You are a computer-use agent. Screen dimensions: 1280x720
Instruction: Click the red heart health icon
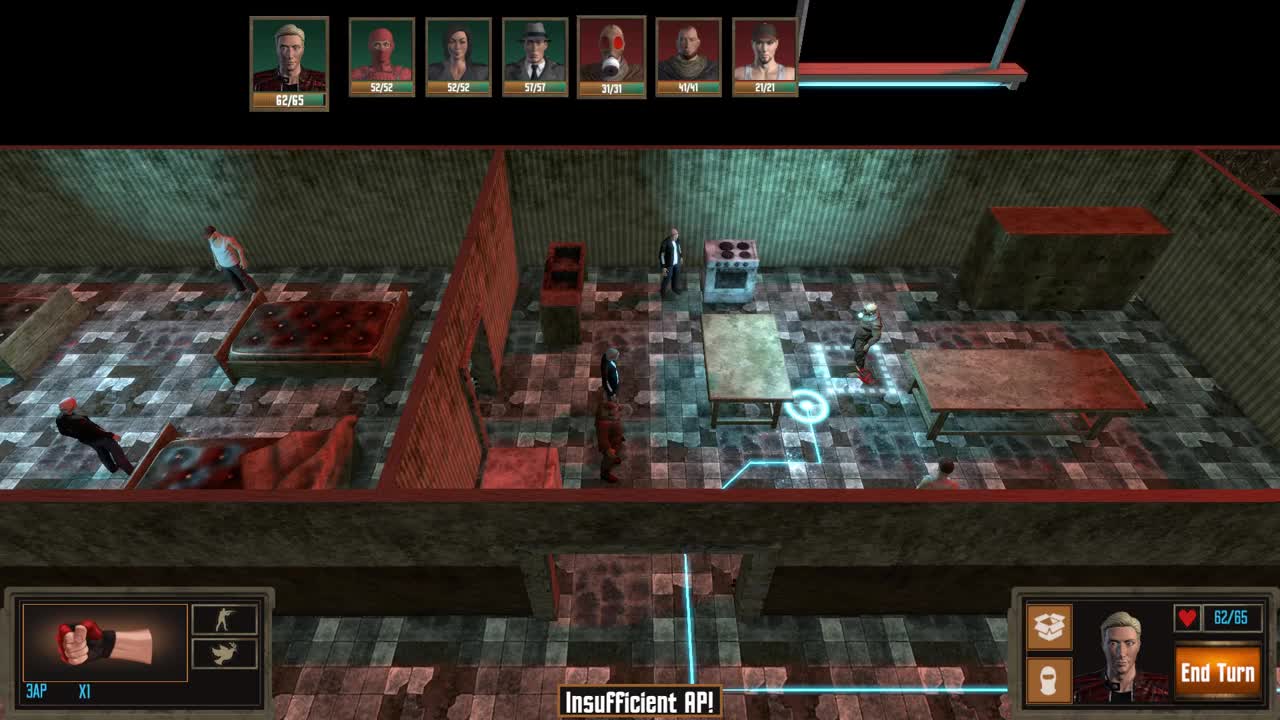click(1186, 618)
